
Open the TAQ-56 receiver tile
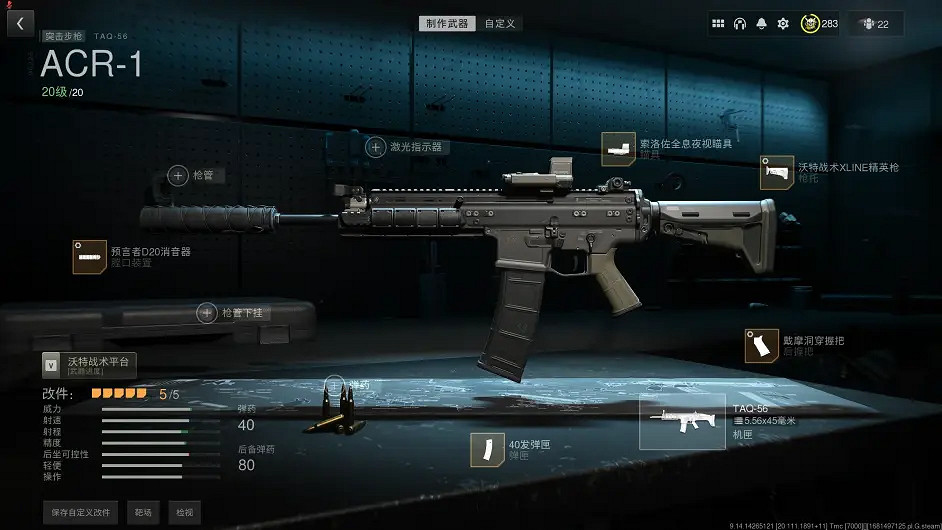[682, 421]
